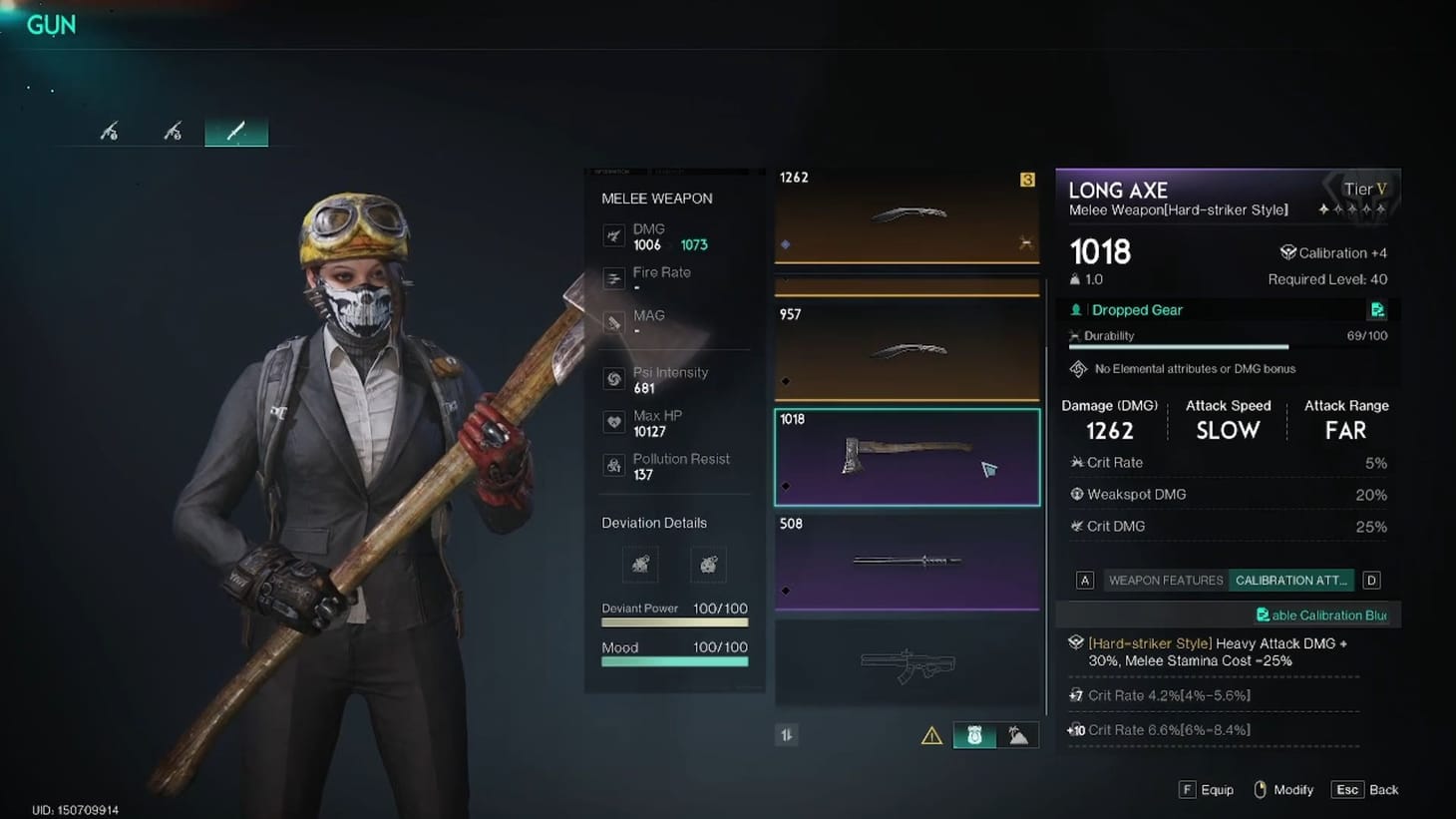
Task: Click the second deviant icon under Deviation Details
Action: (708, 565)
